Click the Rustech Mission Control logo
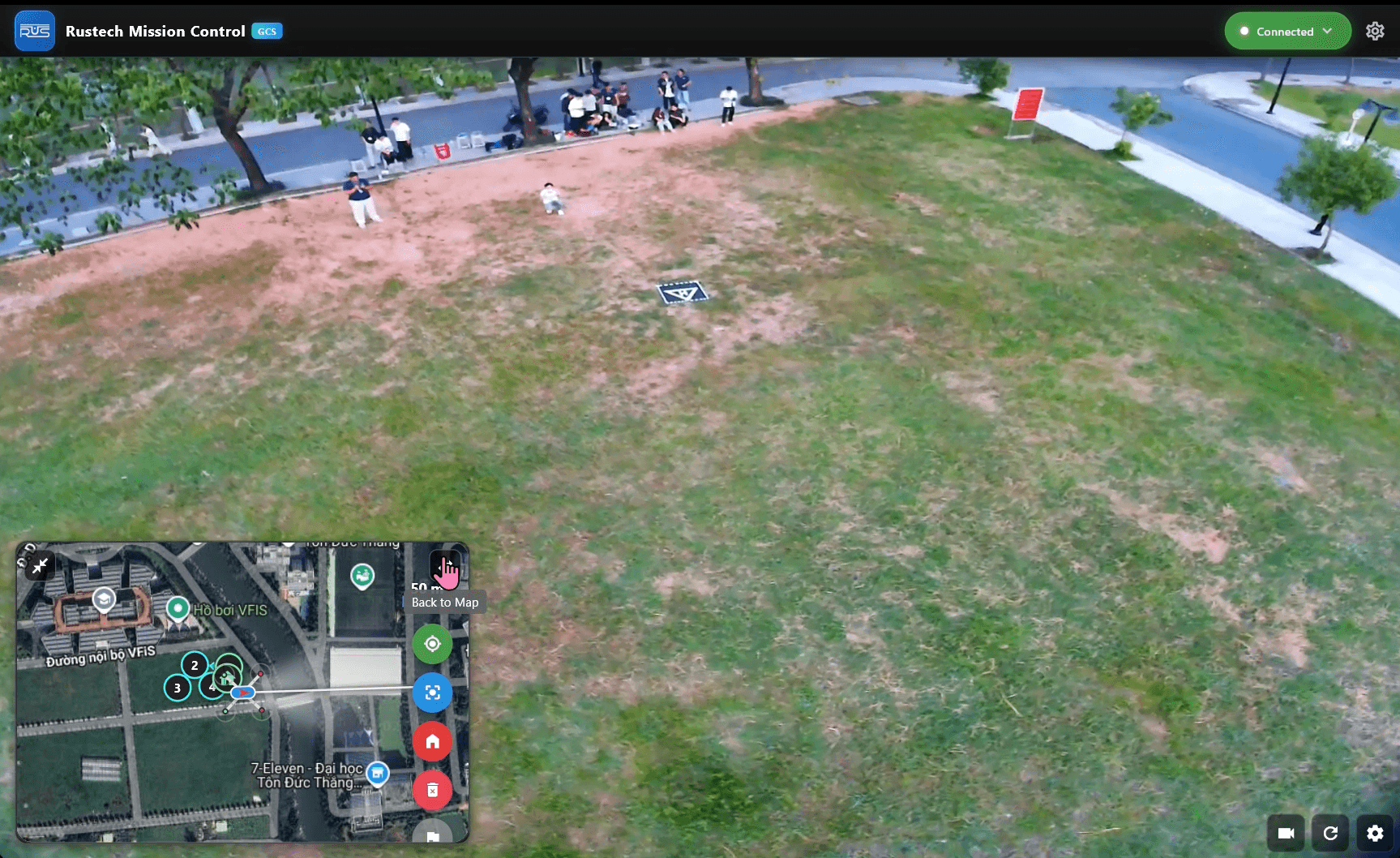Screen dimensions: 1400x858 pyautogui.click(x=34, y=31)
